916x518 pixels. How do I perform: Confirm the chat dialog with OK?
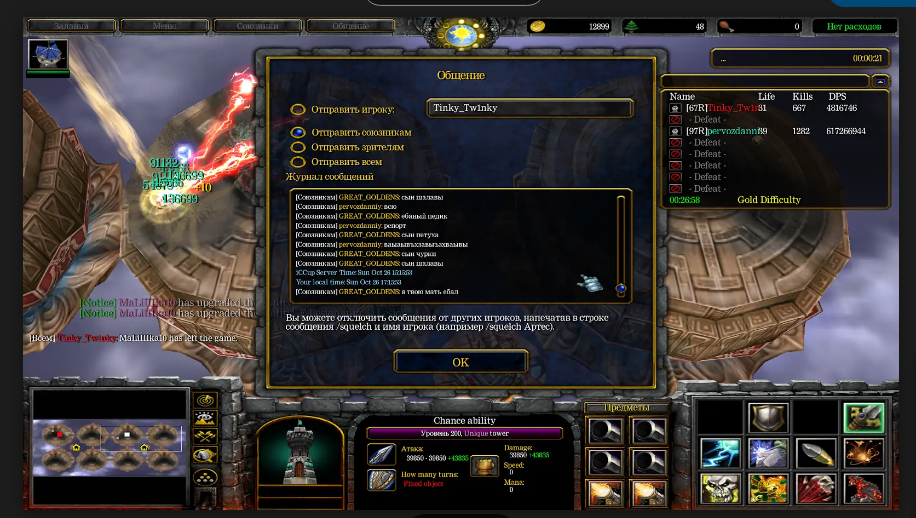pos(460,362)
